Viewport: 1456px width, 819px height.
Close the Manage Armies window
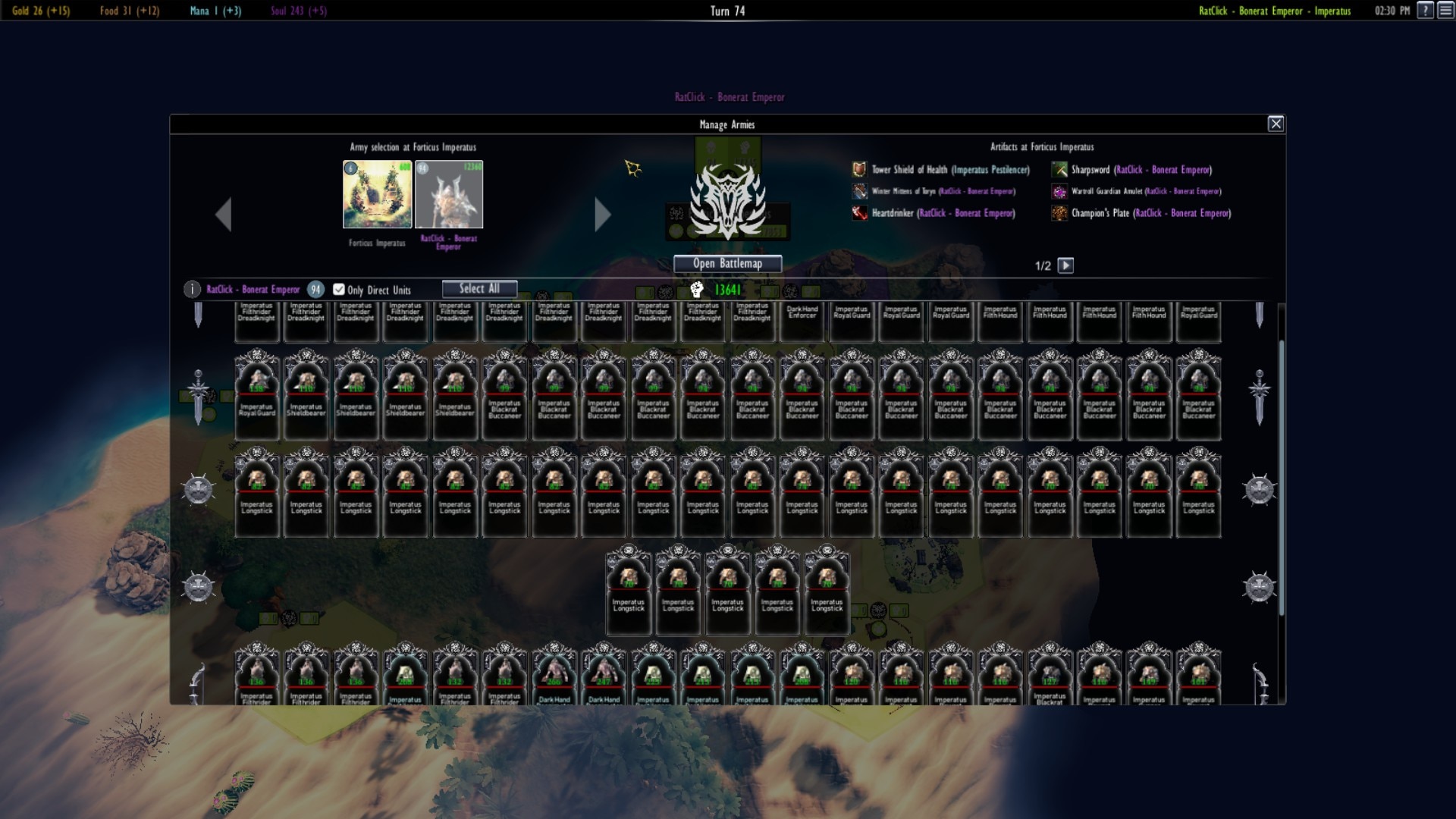coord(1276,124)
